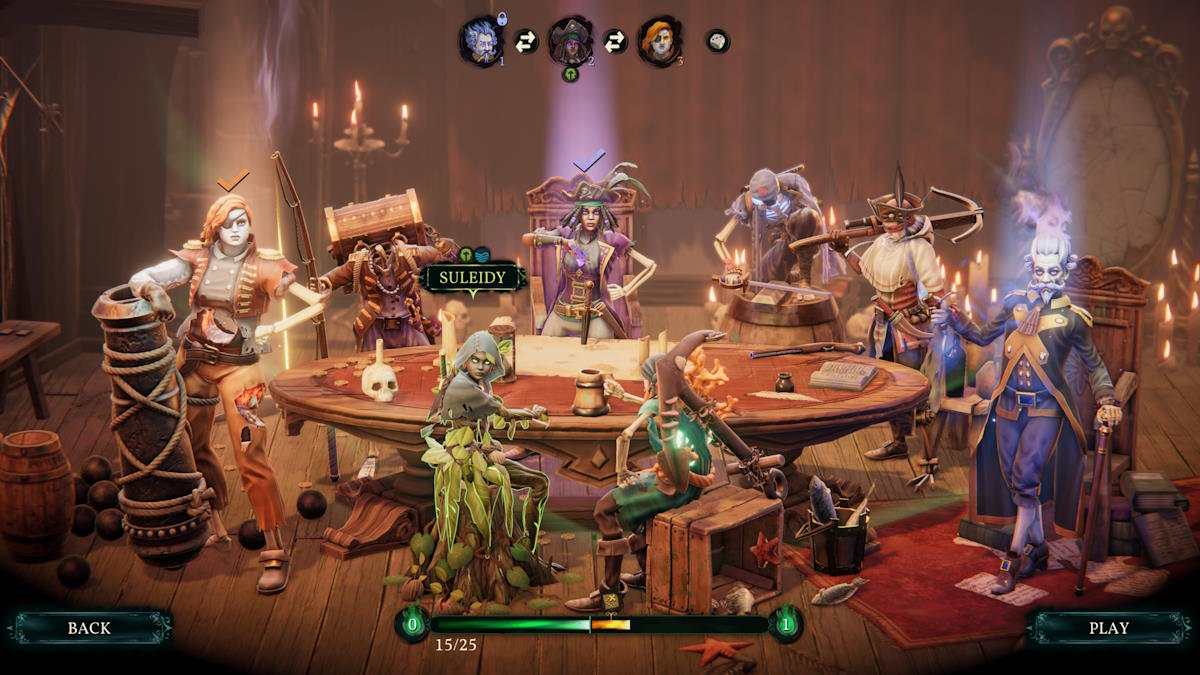Pick the red-haired cannoneer leaning on the cannon
Screen dimensions: 1200x675
pos(230,330)
